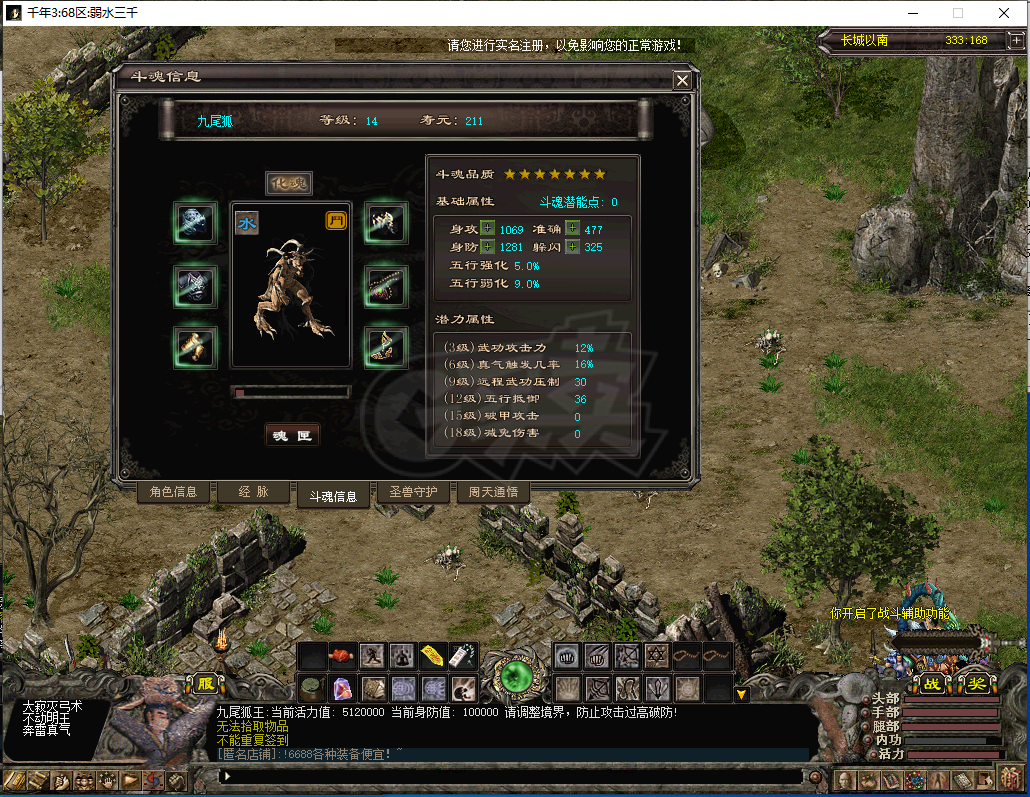Show the 周天通悟 tab
The width and height of the screenshot is (1030, 797).
click(493, 492)
